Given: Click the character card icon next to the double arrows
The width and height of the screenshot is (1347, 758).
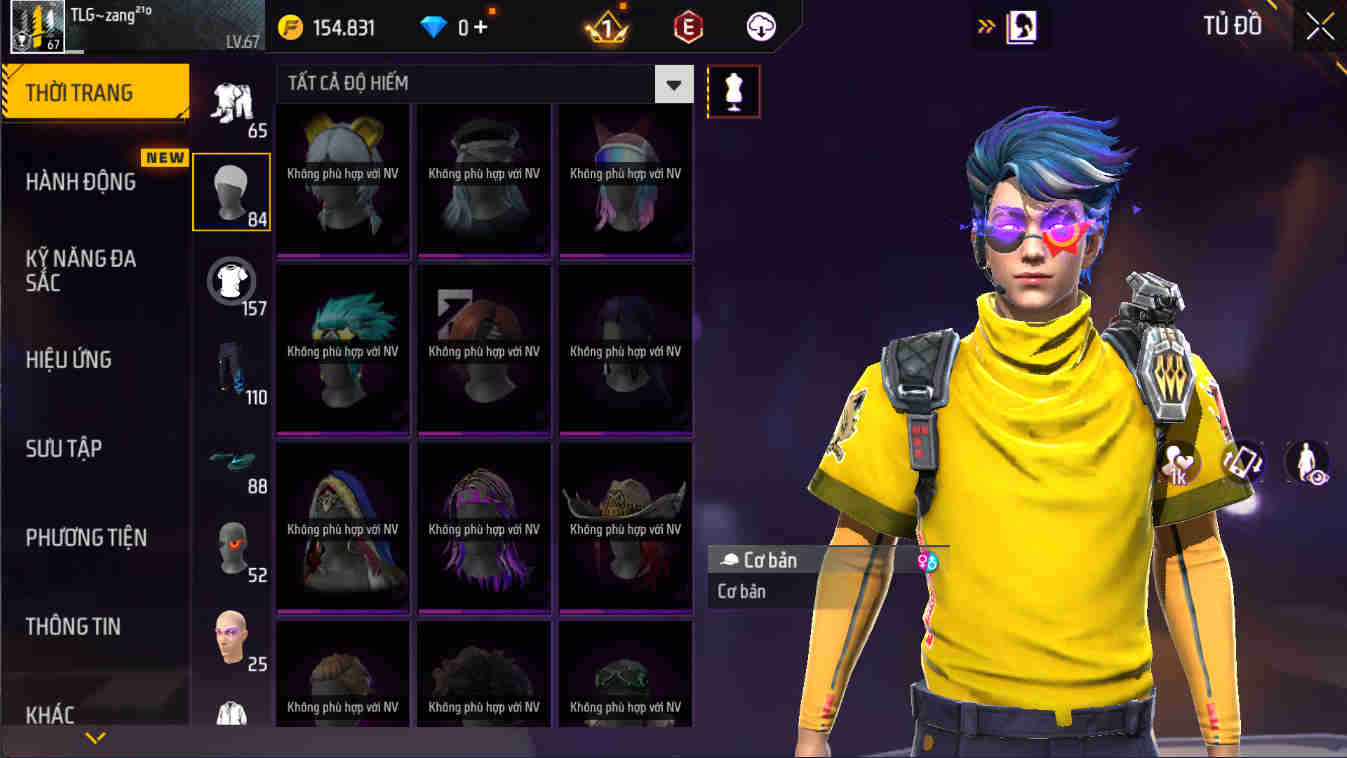Looking at the screenshot, I should (x=1022, y=27).
